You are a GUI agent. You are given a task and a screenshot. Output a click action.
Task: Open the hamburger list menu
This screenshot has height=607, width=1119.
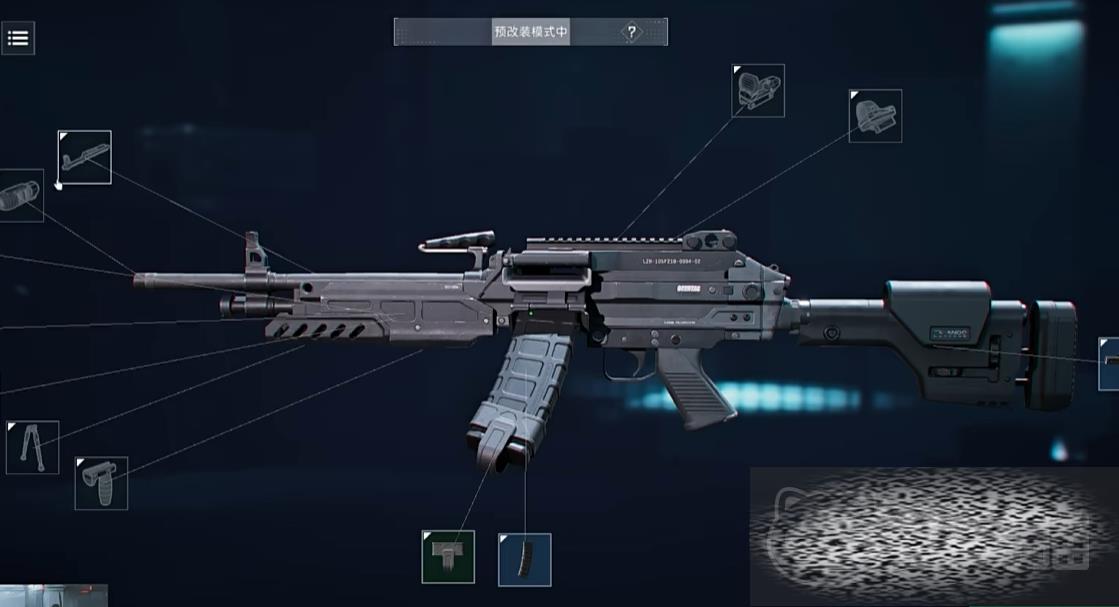pos(18,39)
